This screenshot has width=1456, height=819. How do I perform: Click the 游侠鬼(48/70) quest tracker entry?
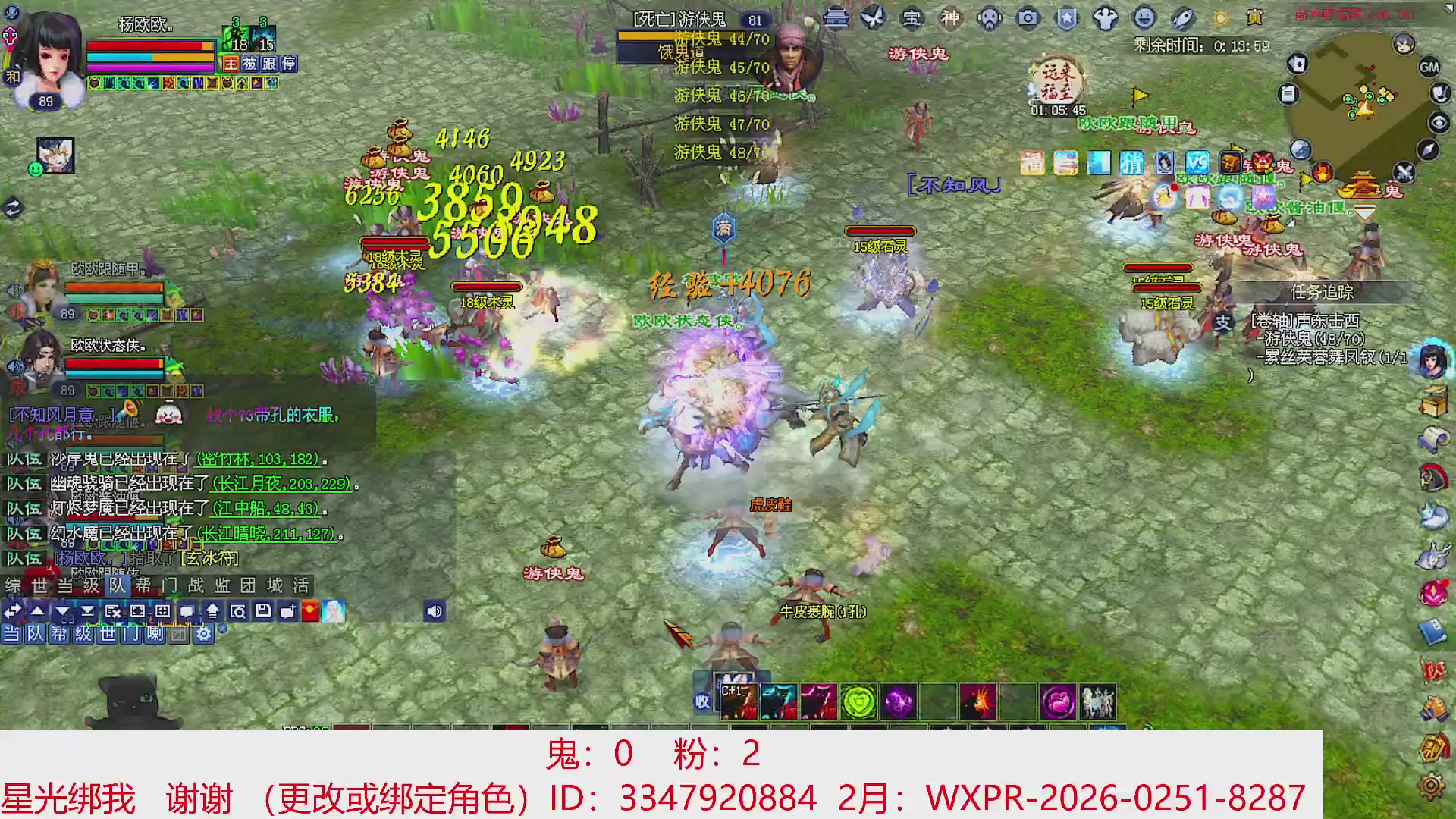[x=1313, y=339]
